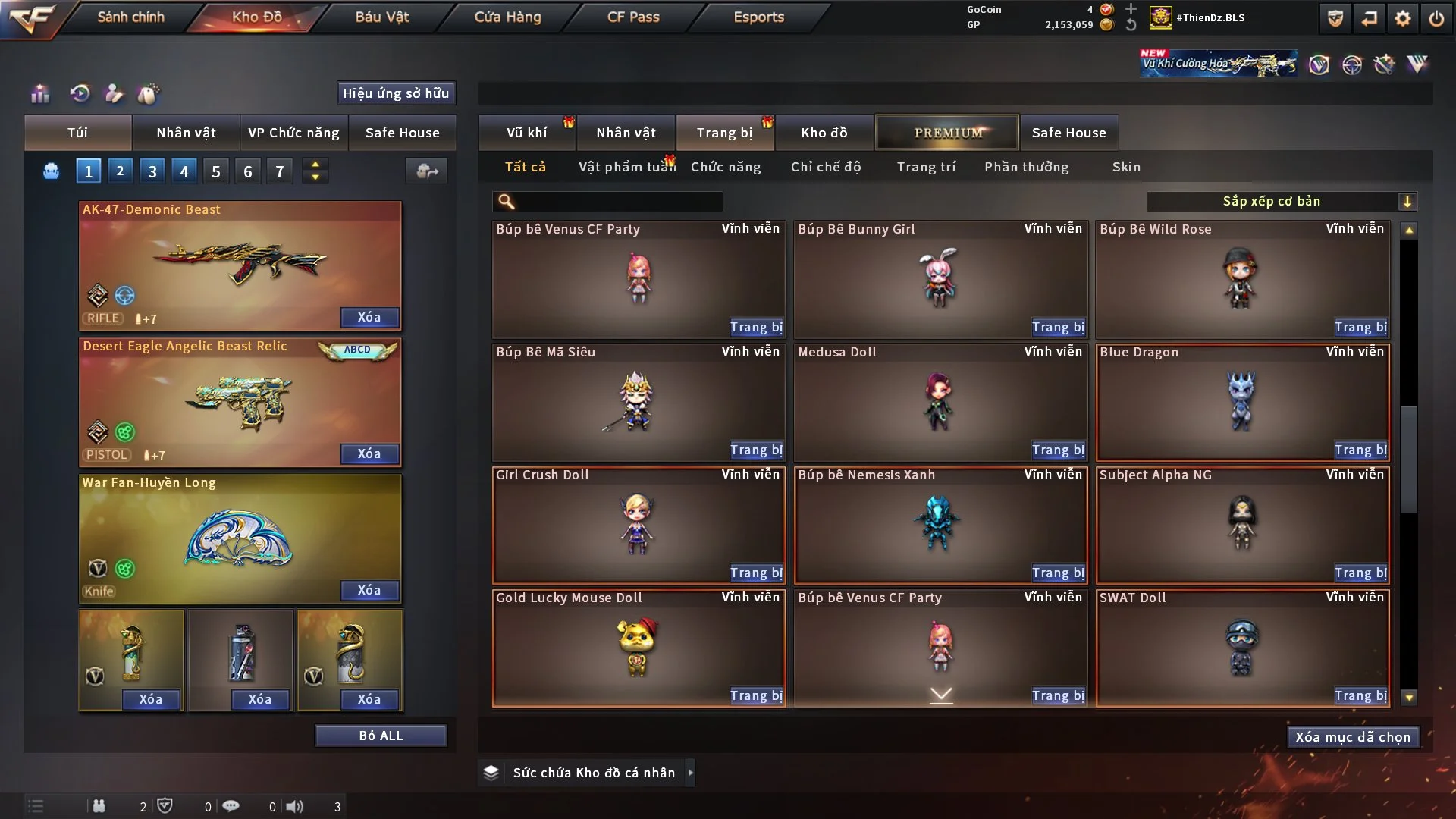Open the gear settings icon
Viewport: 1456px width, 819px height.
(x=1403, y=18)
